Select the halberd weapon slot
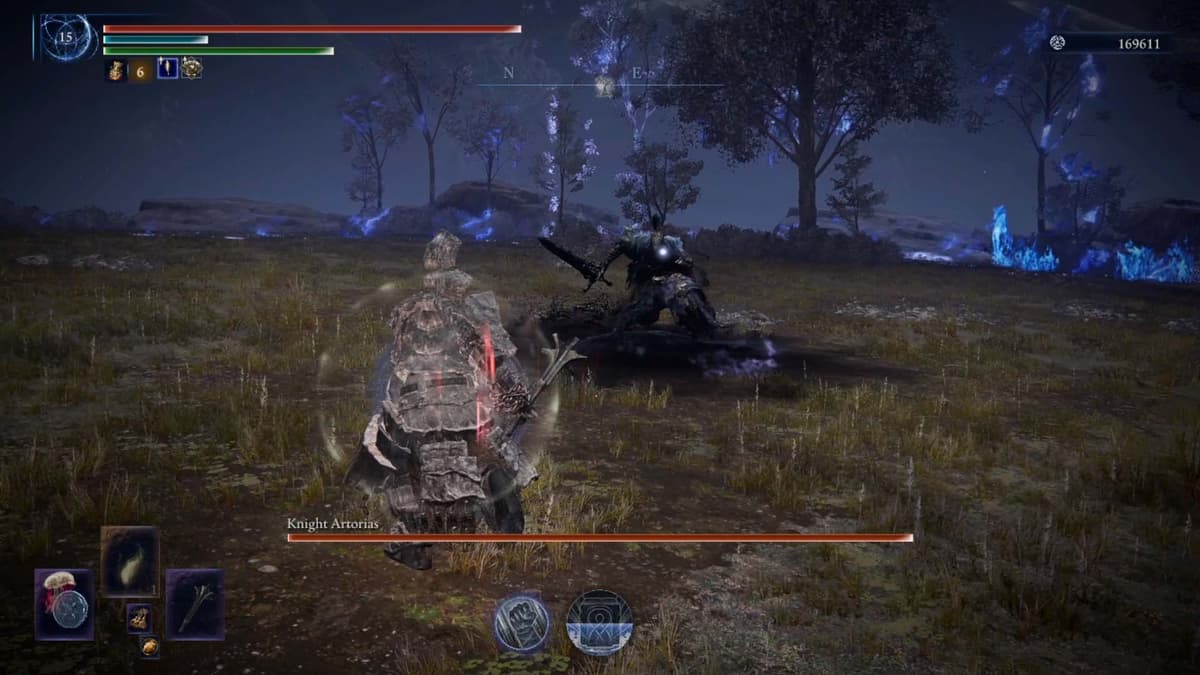1200x675 pixels. click(194, 605)
